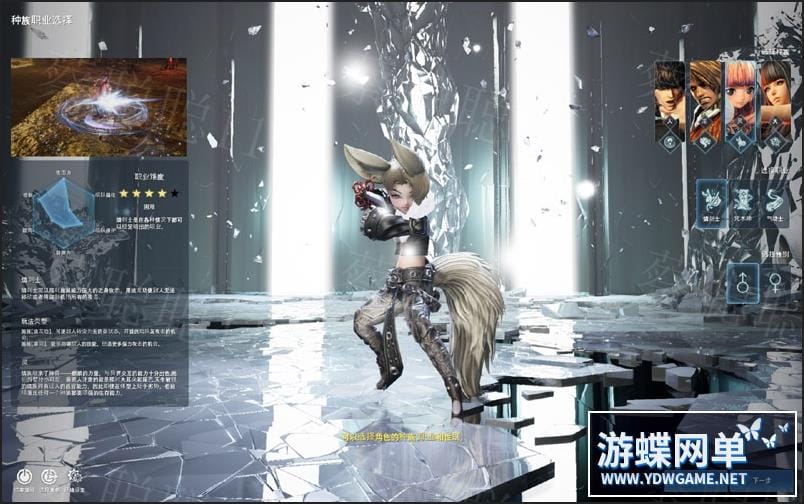Switch to the female gender symbol

773,283
